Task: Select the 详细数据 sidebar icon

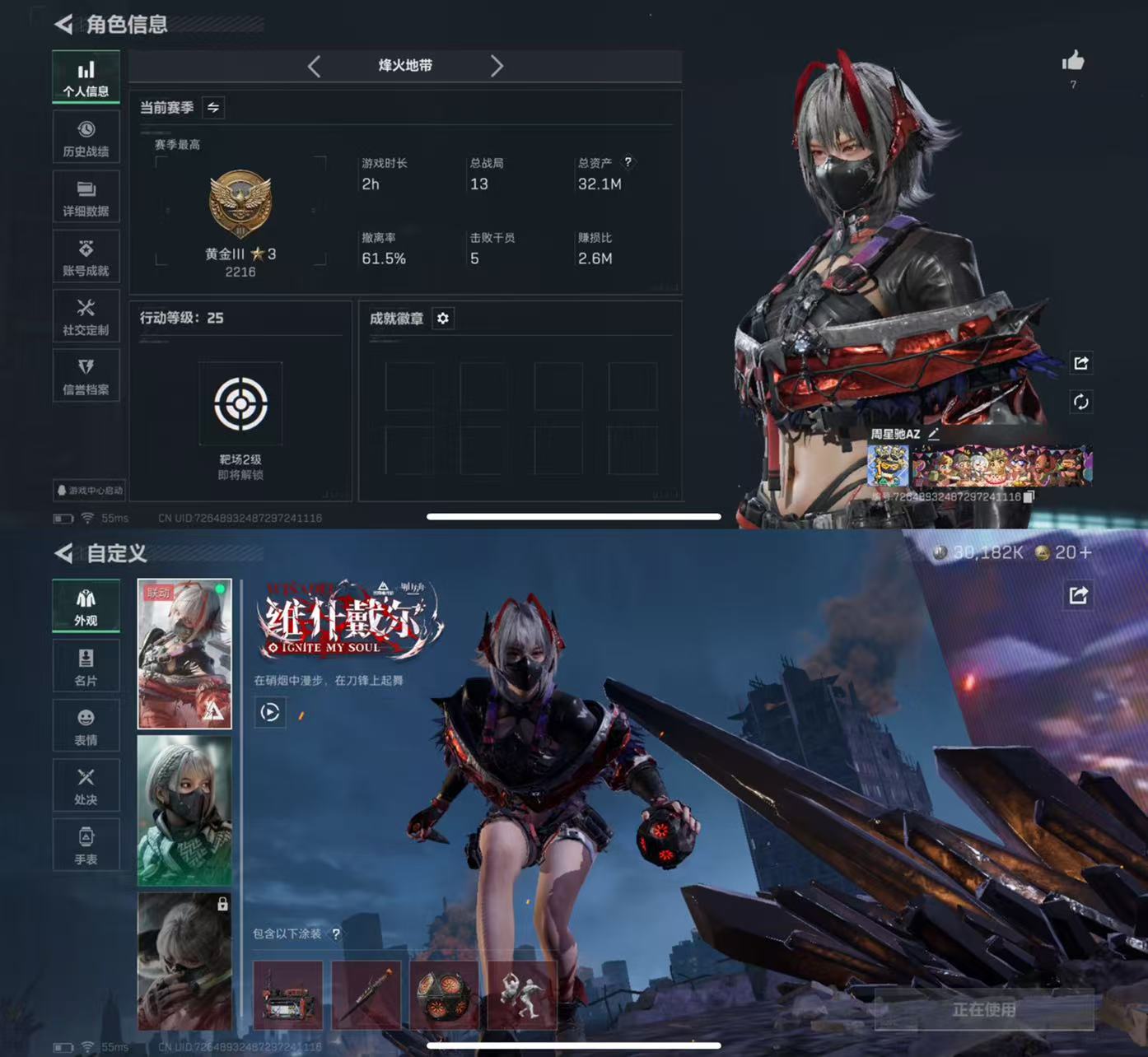Action: click(x=86, y=196)
